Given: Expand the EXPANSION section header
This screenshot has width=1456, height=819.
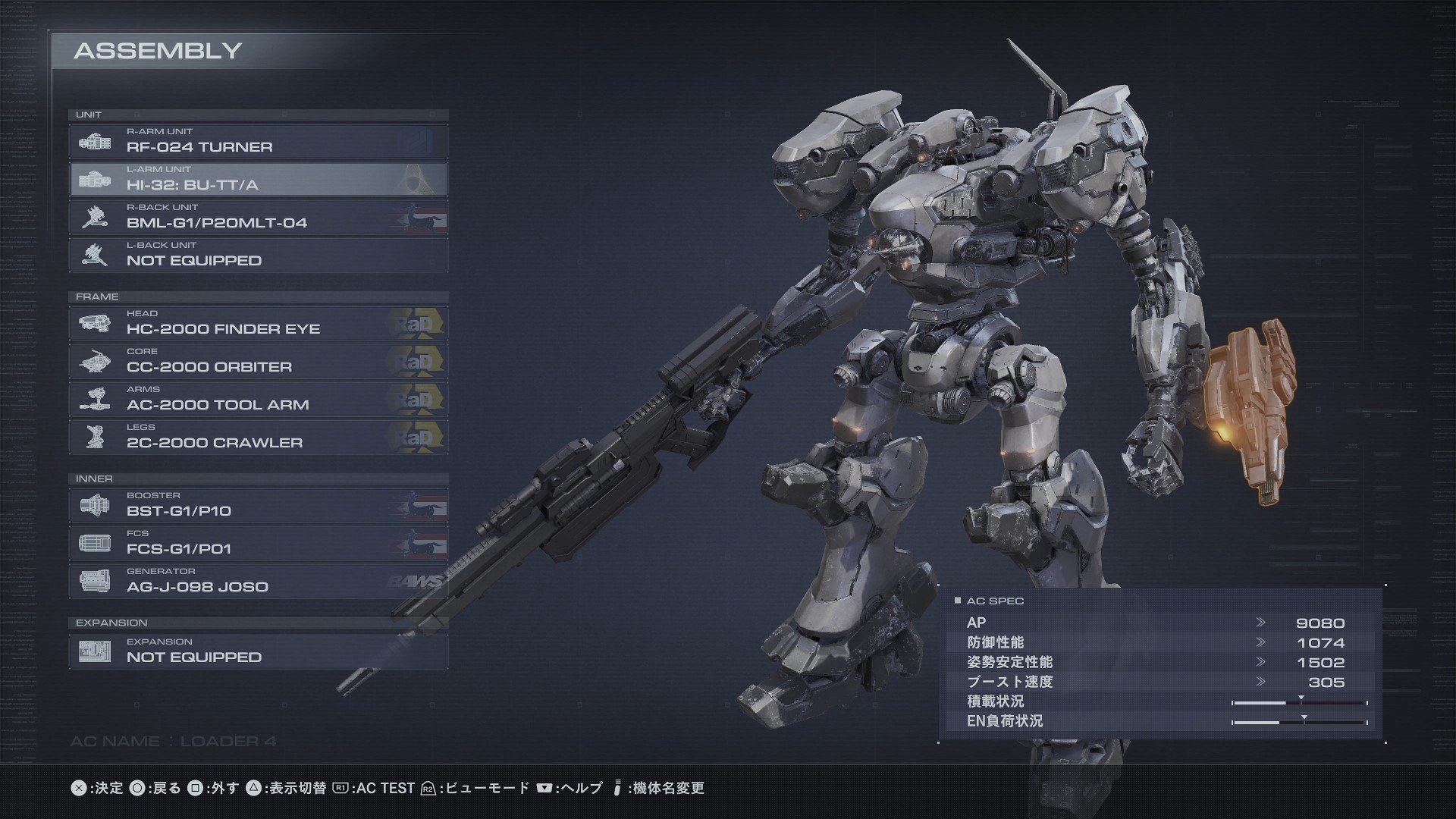Looking at the screenshot, I should point(112,623).
